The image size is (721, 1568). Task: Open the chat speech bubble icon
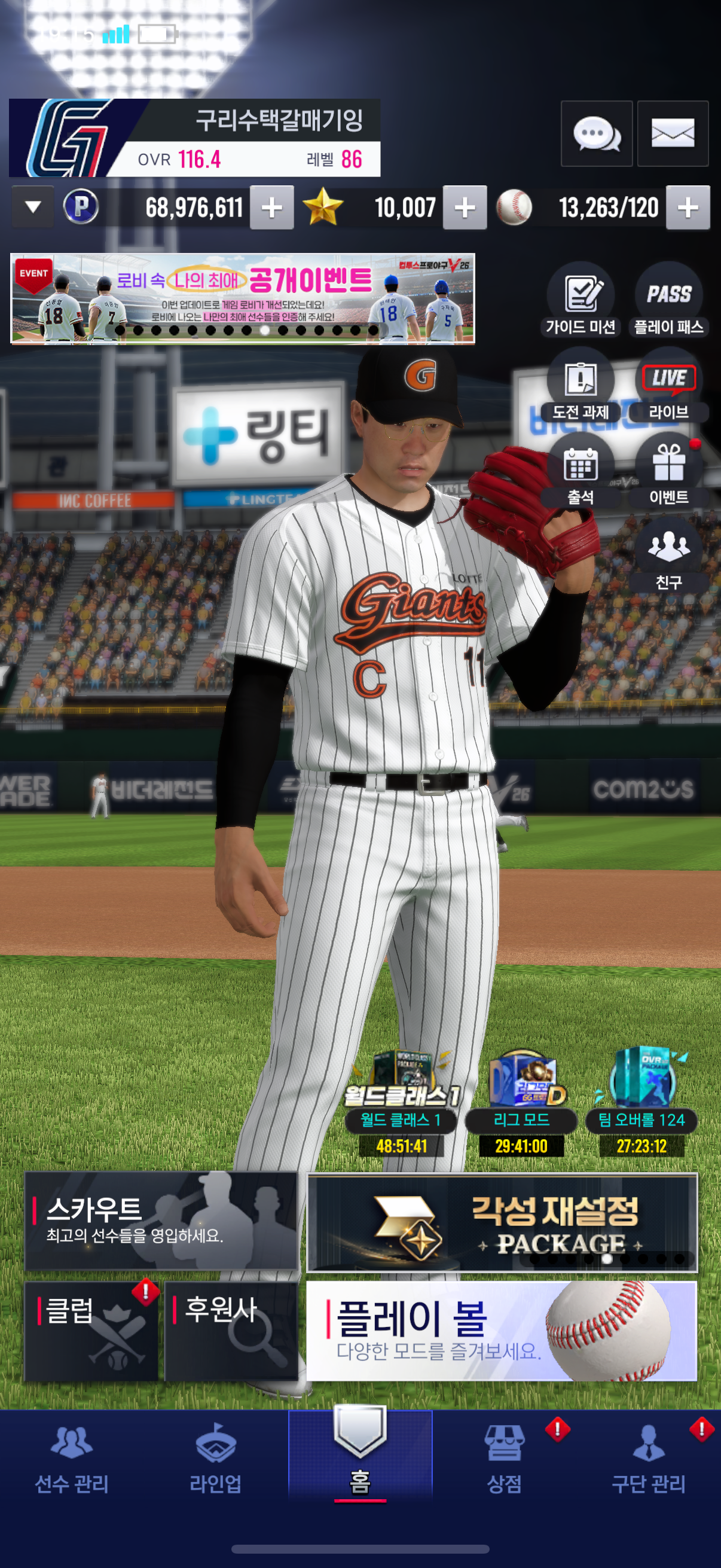coord(595,133)
